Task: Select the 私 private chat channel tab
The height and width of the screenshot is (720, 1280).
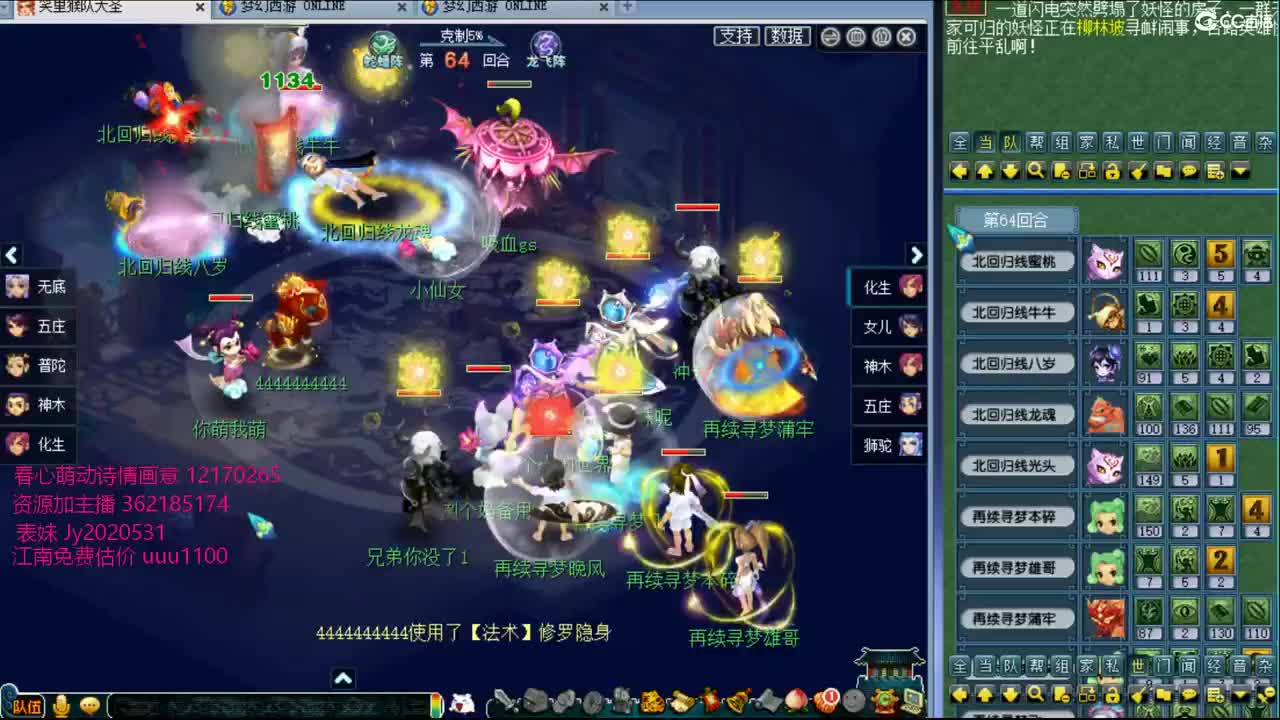Action: point(1111,142)
